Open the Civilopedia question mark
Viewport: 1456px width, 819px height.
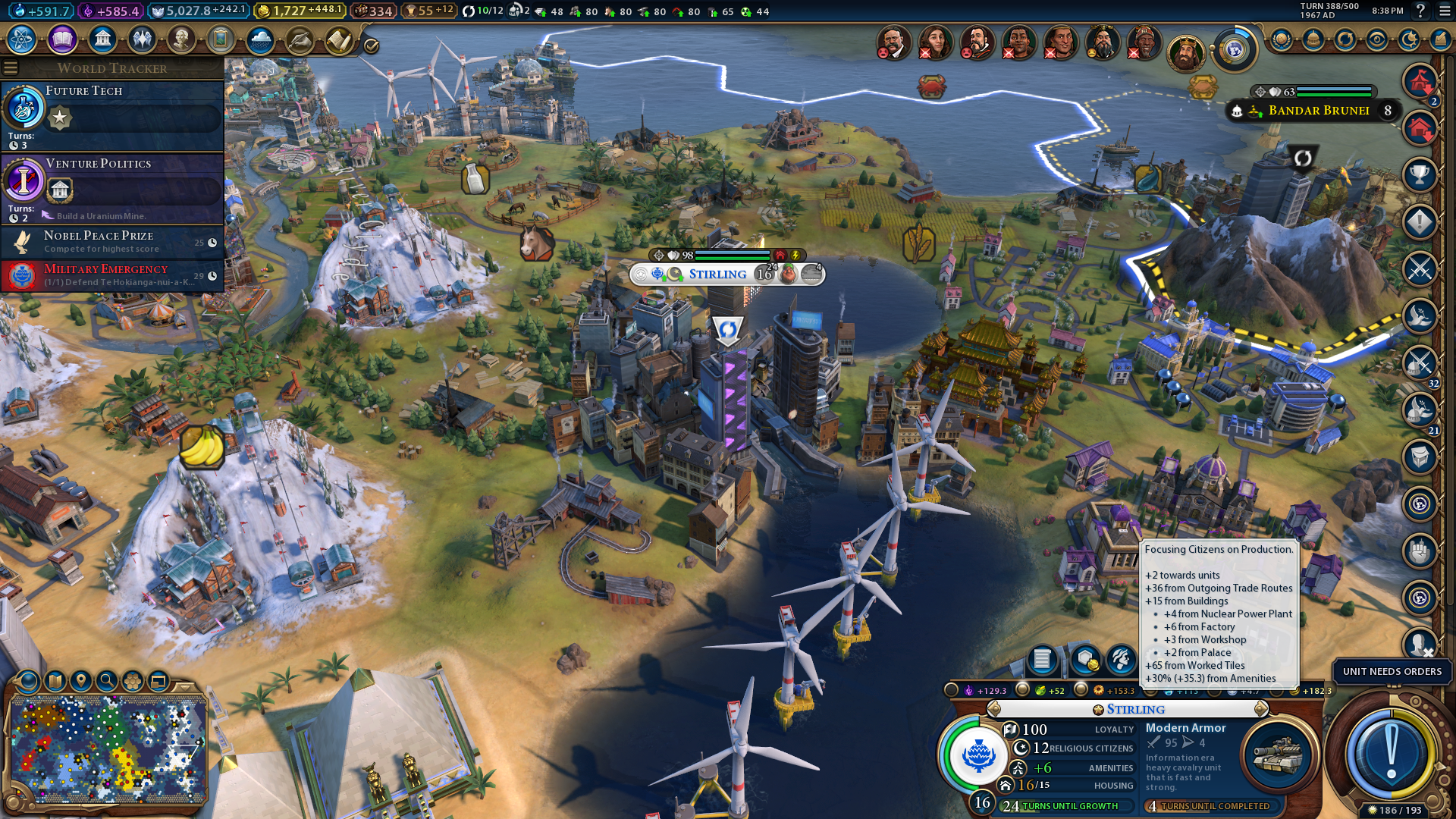[x=1420, y=11]
